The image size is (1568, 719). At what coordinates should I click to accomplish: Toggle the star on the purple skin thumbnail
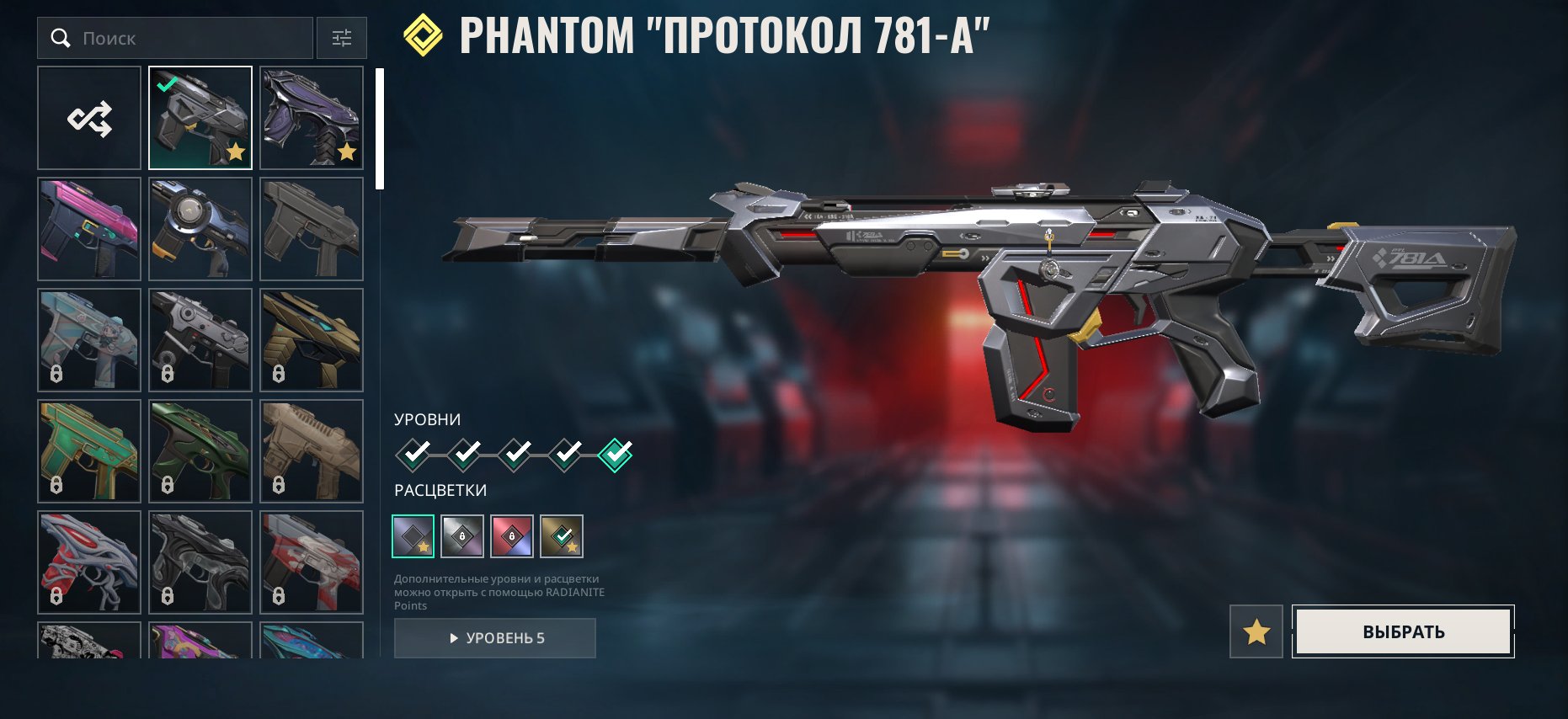(348, 153)
